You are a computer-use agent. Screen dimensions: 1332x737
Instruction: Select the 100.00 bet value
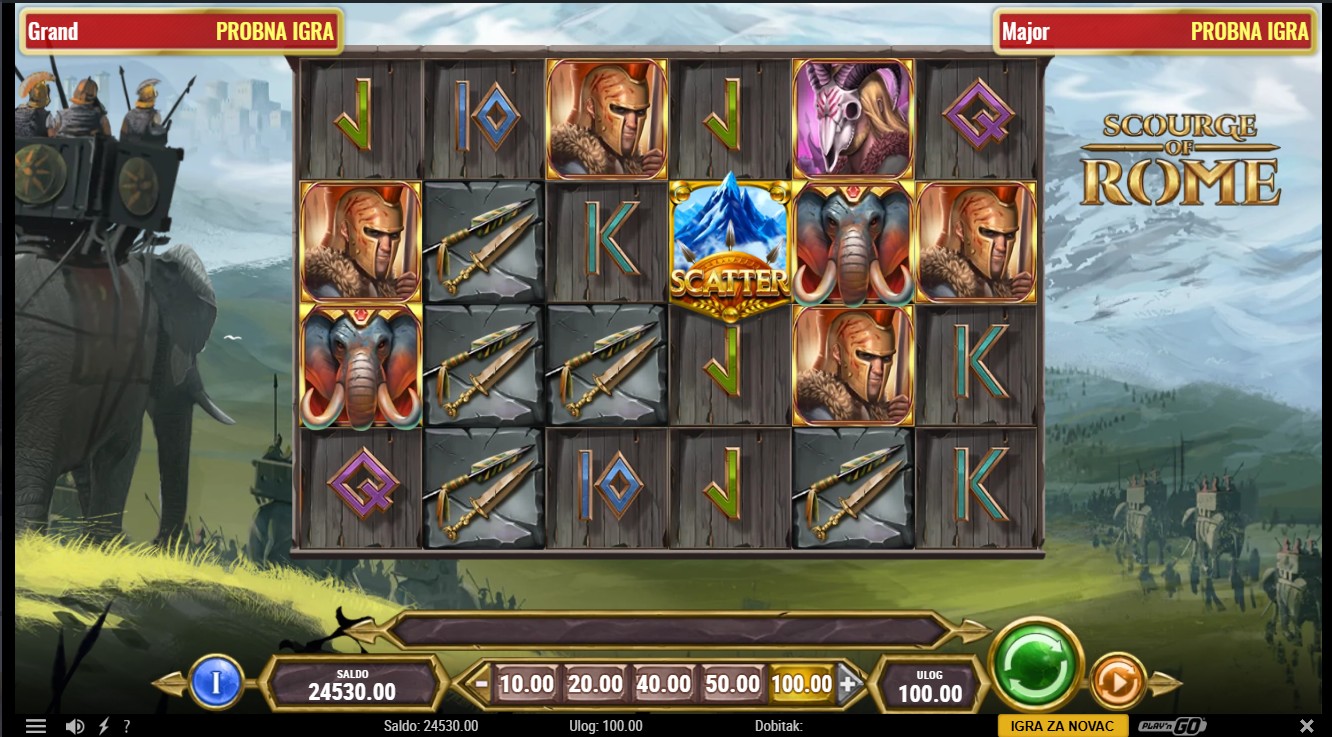[802, 684]
